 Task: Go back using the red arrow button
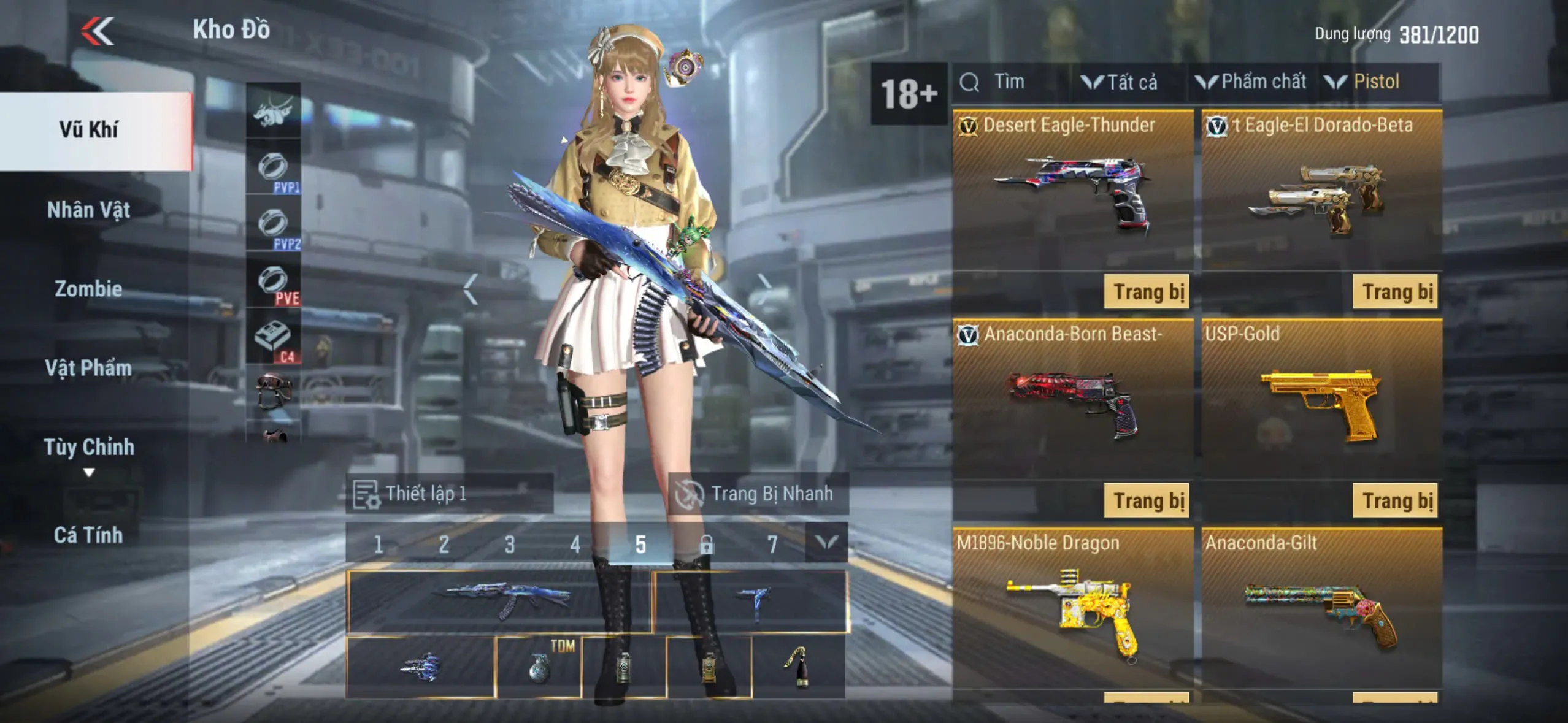click(x=98, y=31)
